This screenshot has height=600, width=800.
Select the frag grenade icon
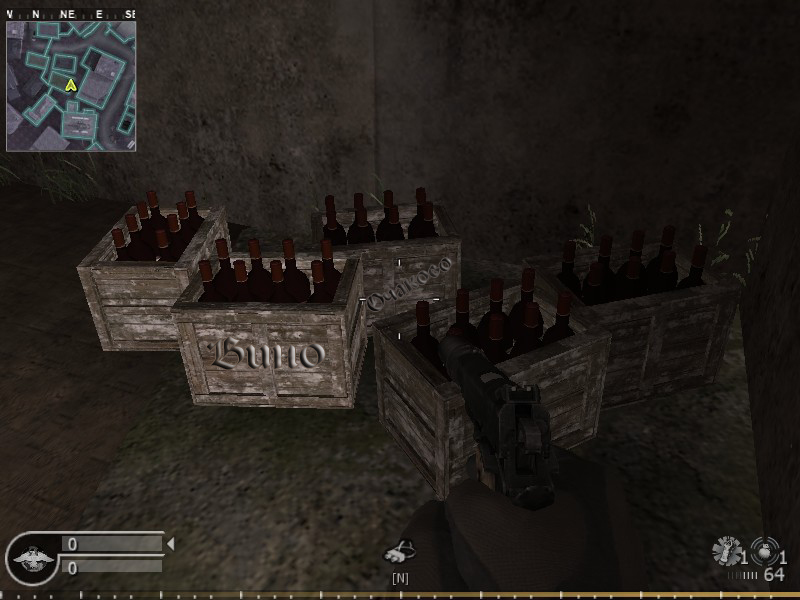(764, 553)
